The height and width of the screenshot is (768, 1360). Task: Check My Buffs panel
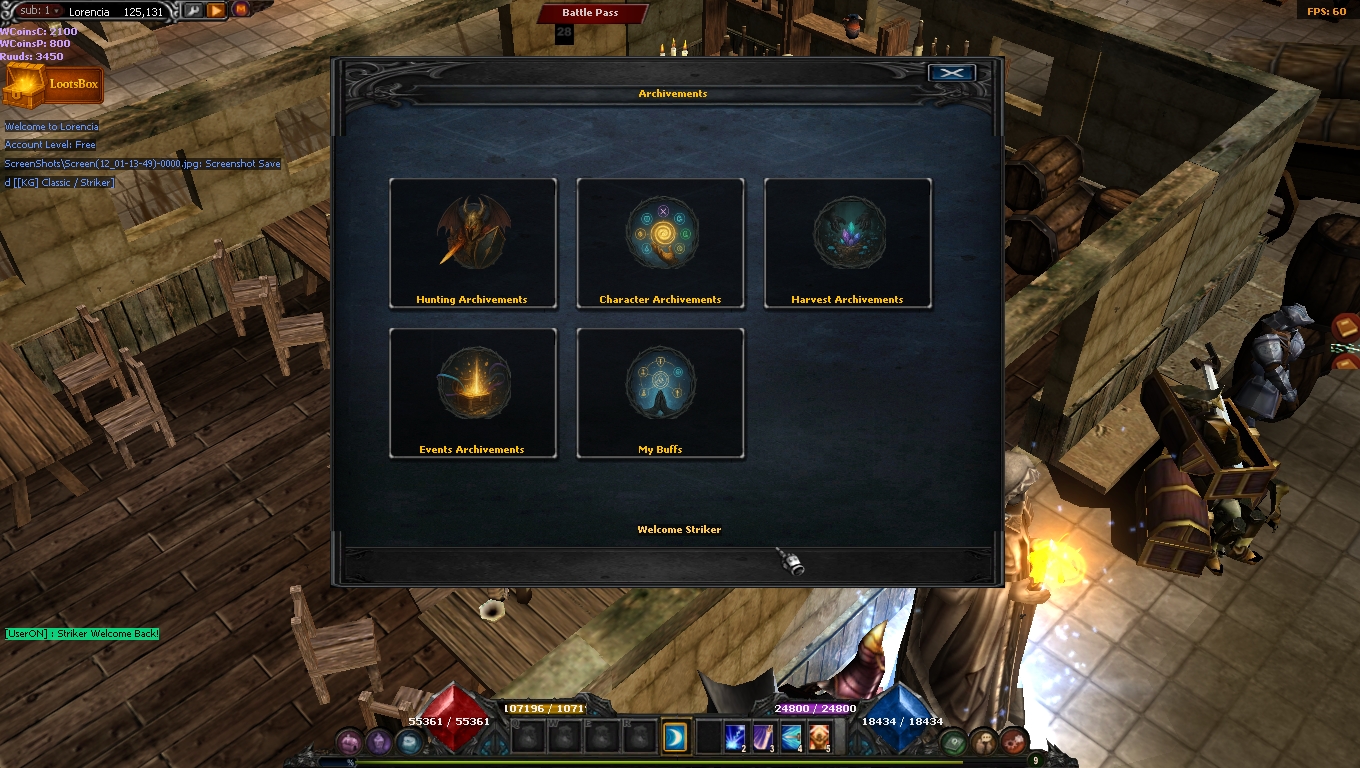tap(660, 392)
